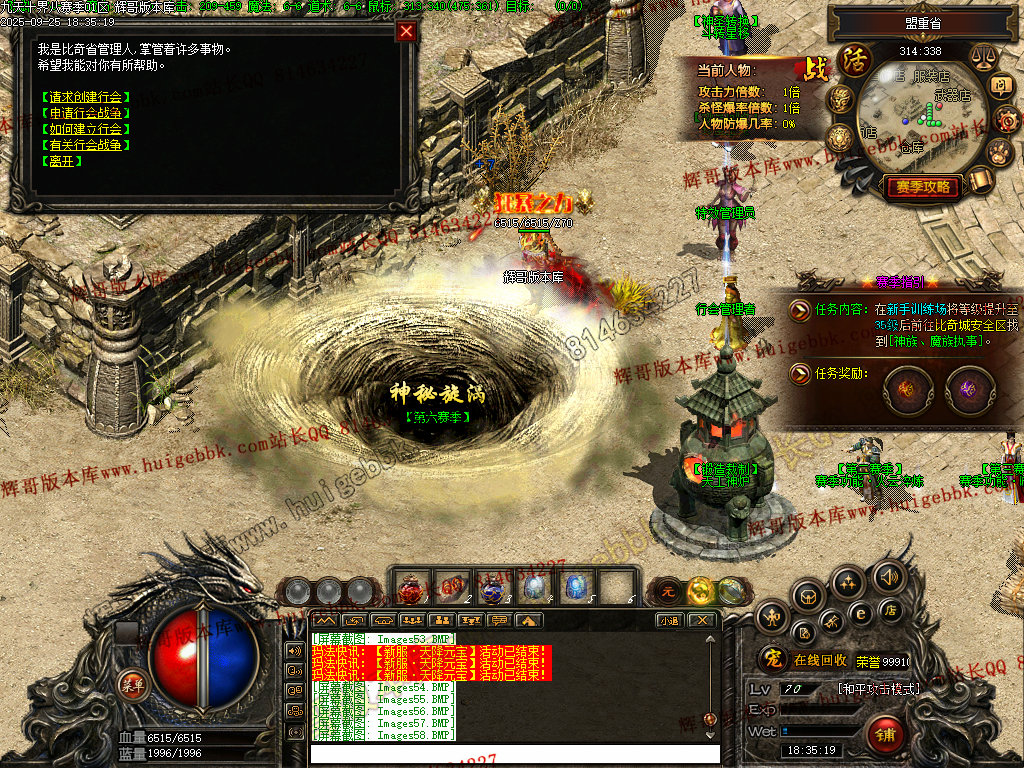The image size is (1024, 768).
Task: Pick the 如何建立行会 dialogue option
Action: coord(86,129)
